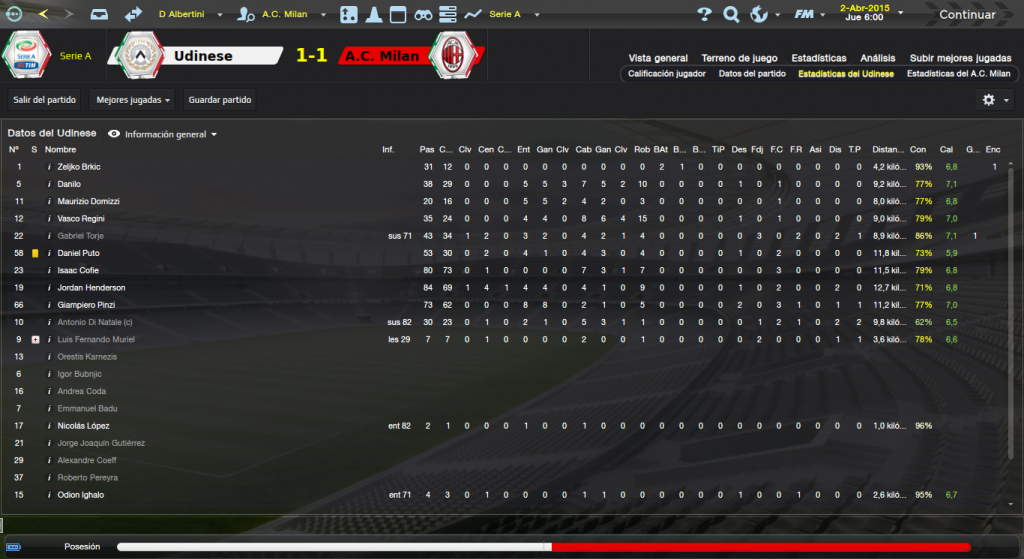Exit via Salir del partido
This screenshot has height=559, width=1024.
(x=43, y=100)
